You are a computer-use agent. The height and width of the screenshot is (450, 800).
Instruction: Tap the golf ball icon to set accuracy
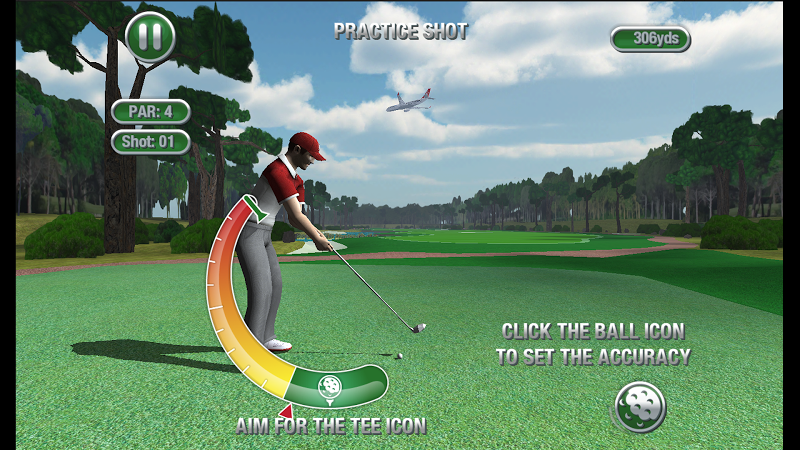click(640, 407)
